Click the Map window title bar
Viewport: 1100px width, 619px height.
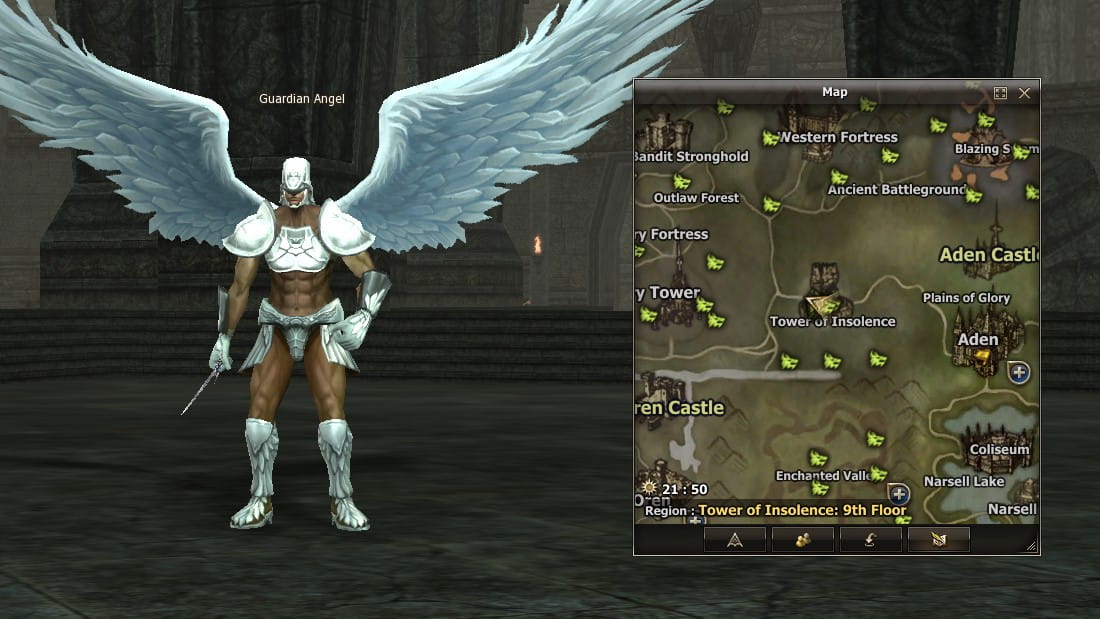coord(834,92)
